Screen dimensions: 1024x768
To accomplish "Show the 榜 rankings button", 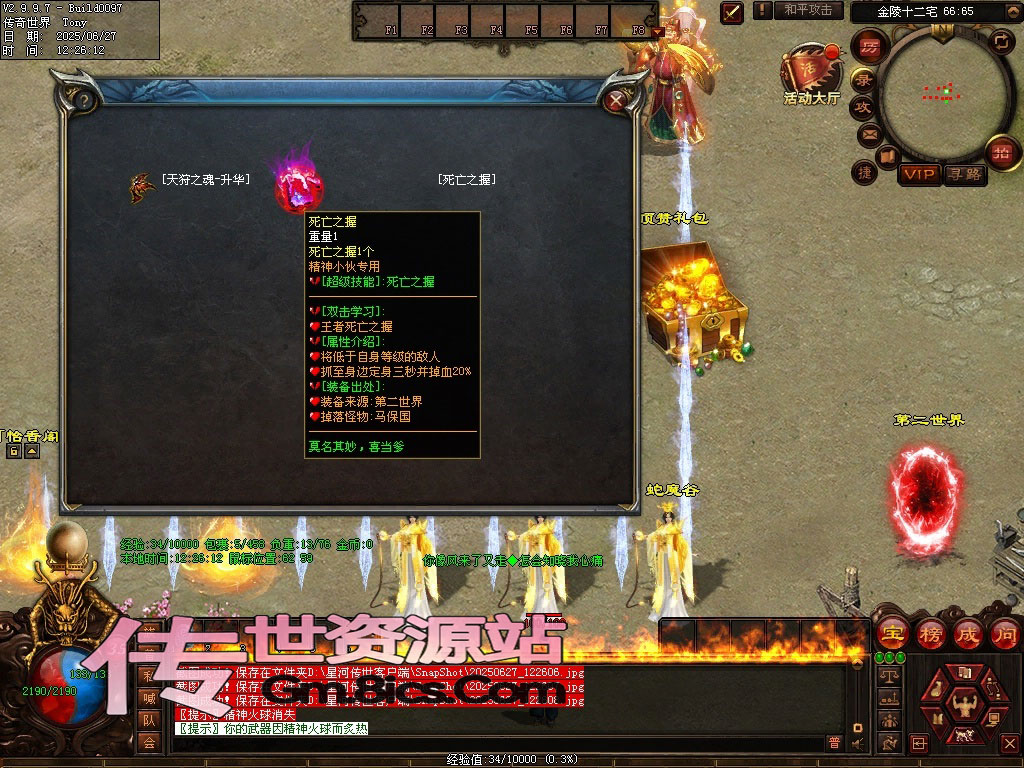I will coord(929,633).
